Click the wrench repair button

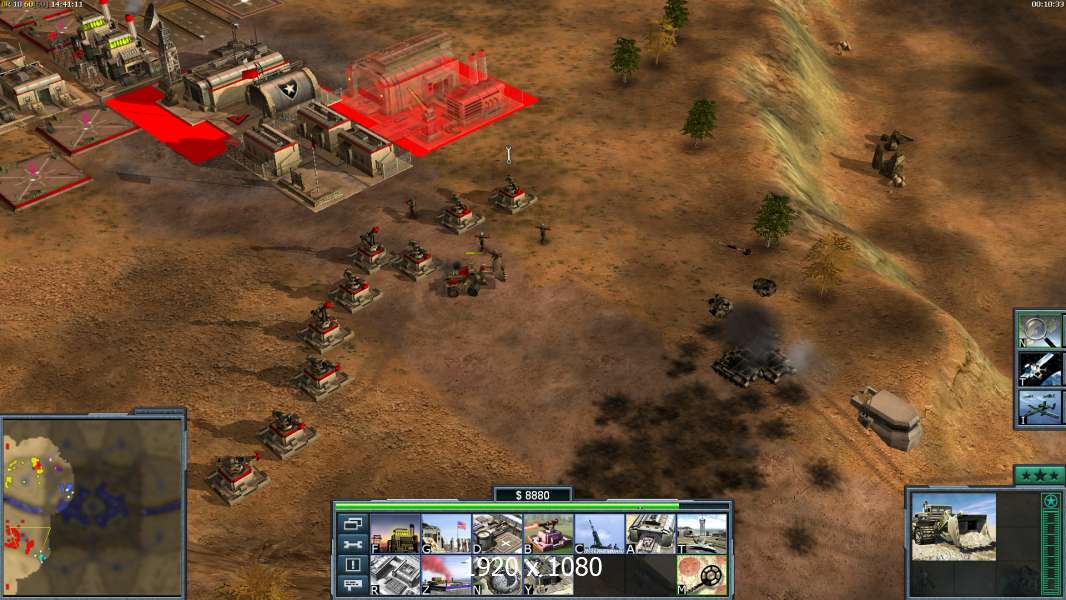(x=352, y=545)
